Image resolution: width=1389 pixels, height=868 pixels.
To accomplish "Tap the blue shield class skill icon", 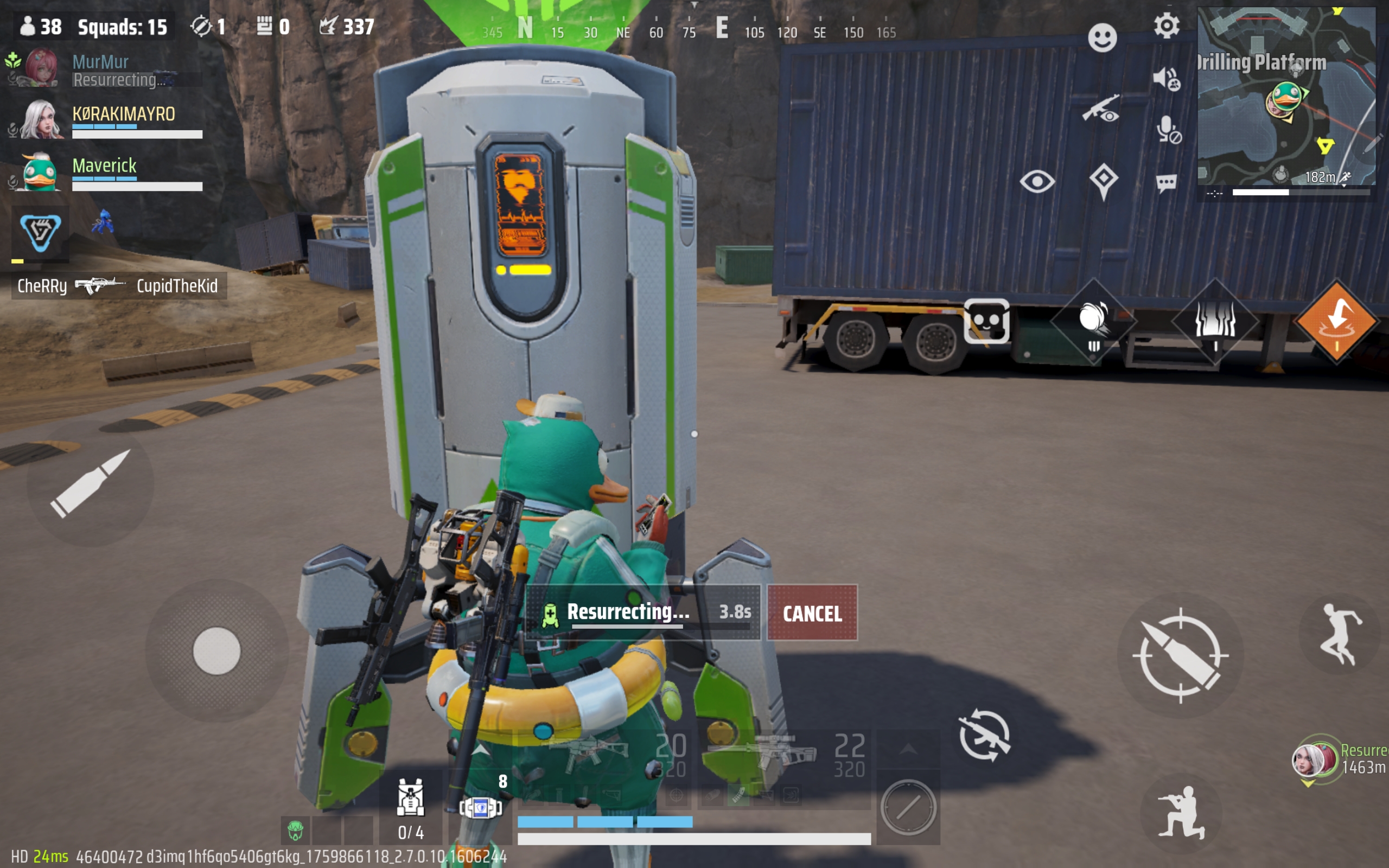I will click(40, 233).
